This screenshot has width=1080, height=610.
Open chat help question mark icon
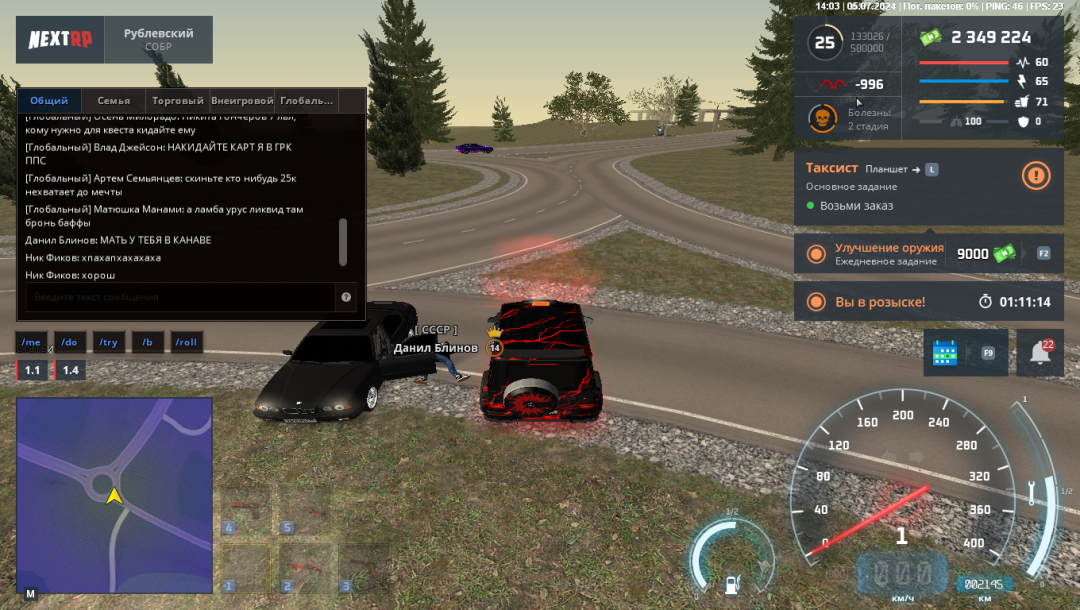346,297
